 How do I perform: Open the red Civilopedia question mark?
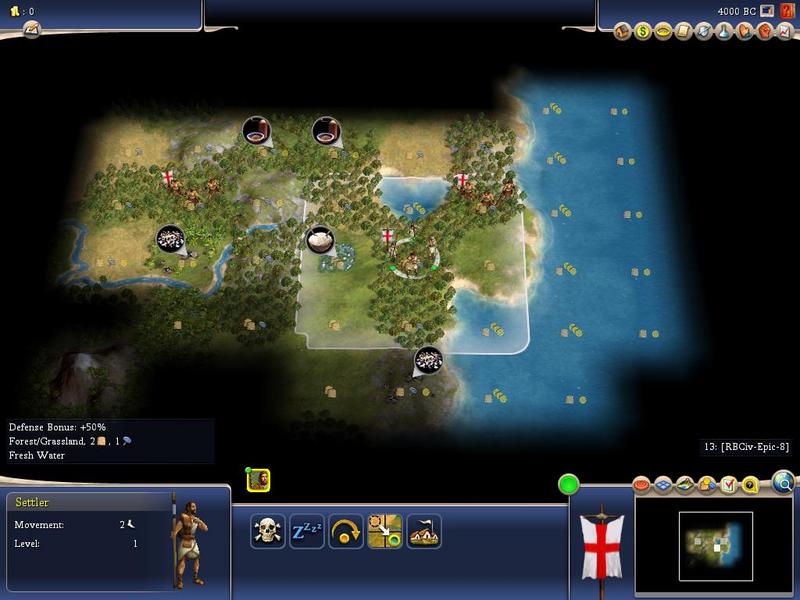click(x=785, y=11)
